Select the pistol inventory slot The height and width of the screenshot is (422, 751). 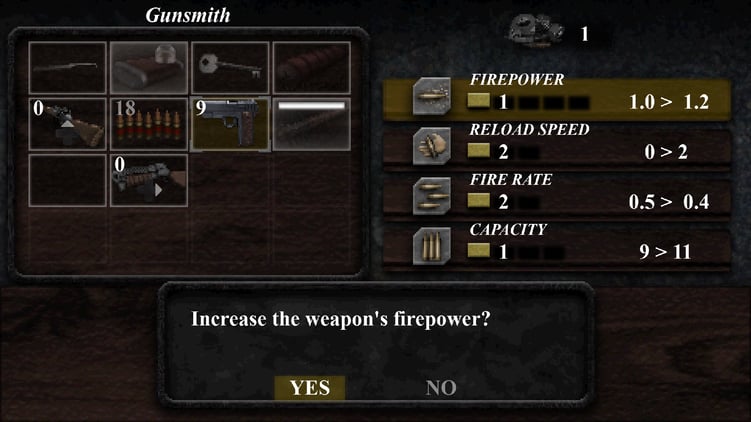point(230,123)
